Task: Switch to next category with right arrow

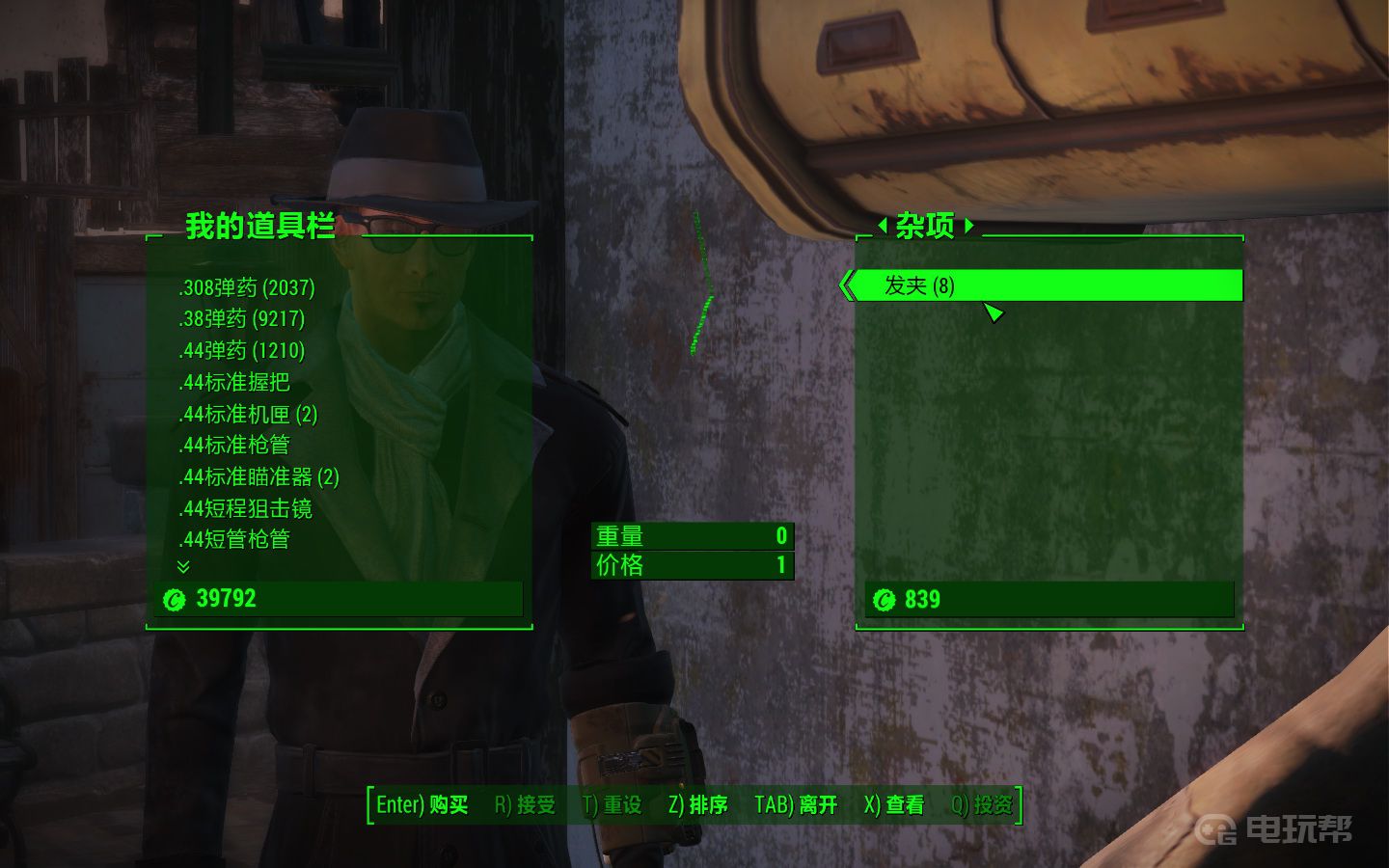Action: (969, 226)
